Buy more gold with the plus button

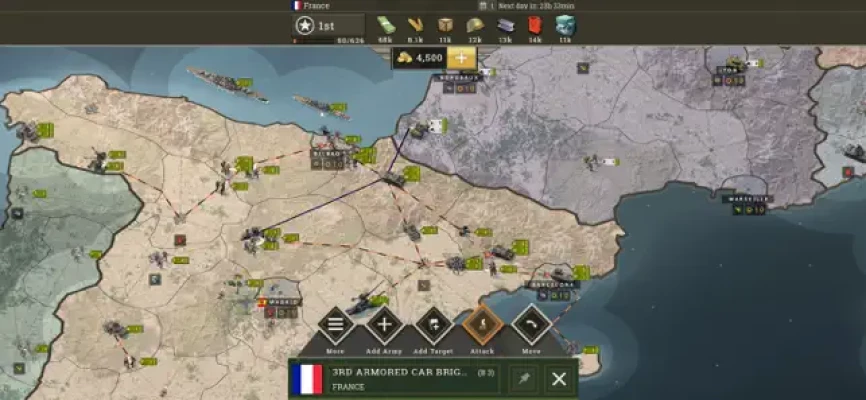tap(460, 58)
